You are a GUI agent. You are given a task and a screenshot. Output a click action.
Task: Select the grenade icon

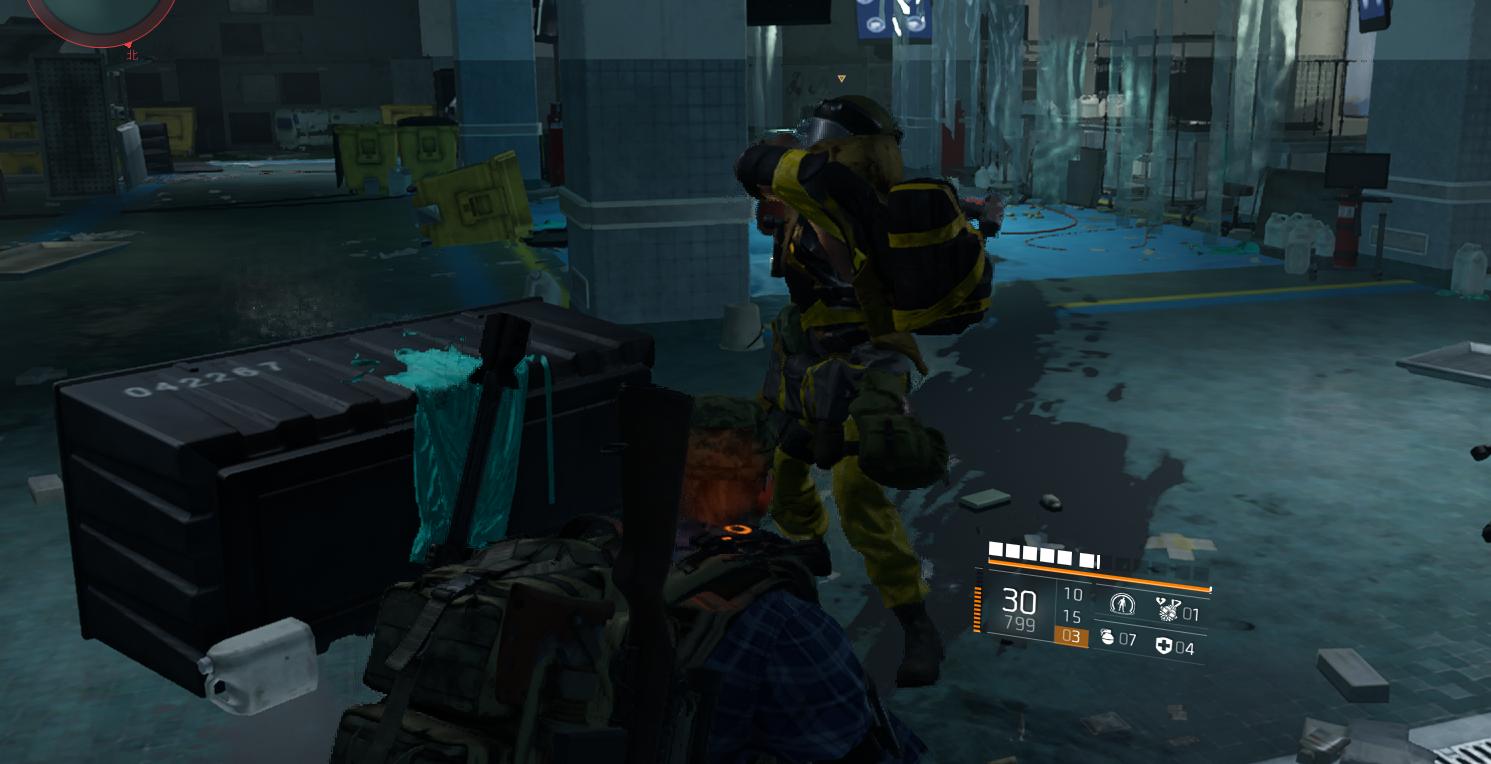coord(1107,637)
